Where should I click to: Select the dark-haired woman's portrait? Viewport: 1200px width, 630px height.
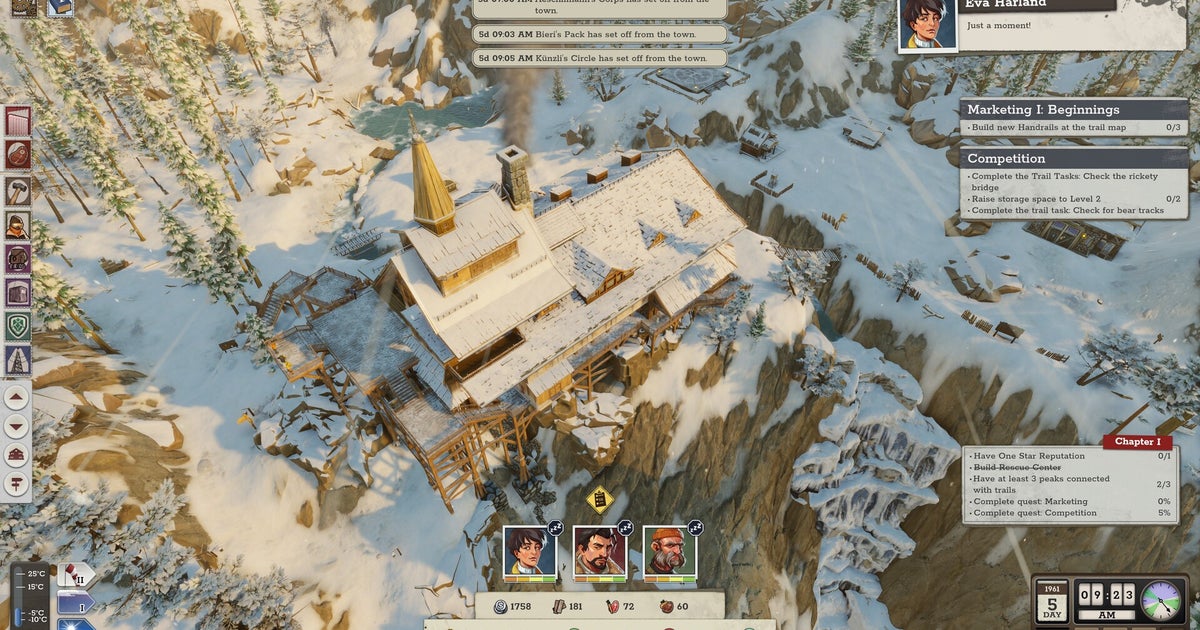[x=529, y=550]
